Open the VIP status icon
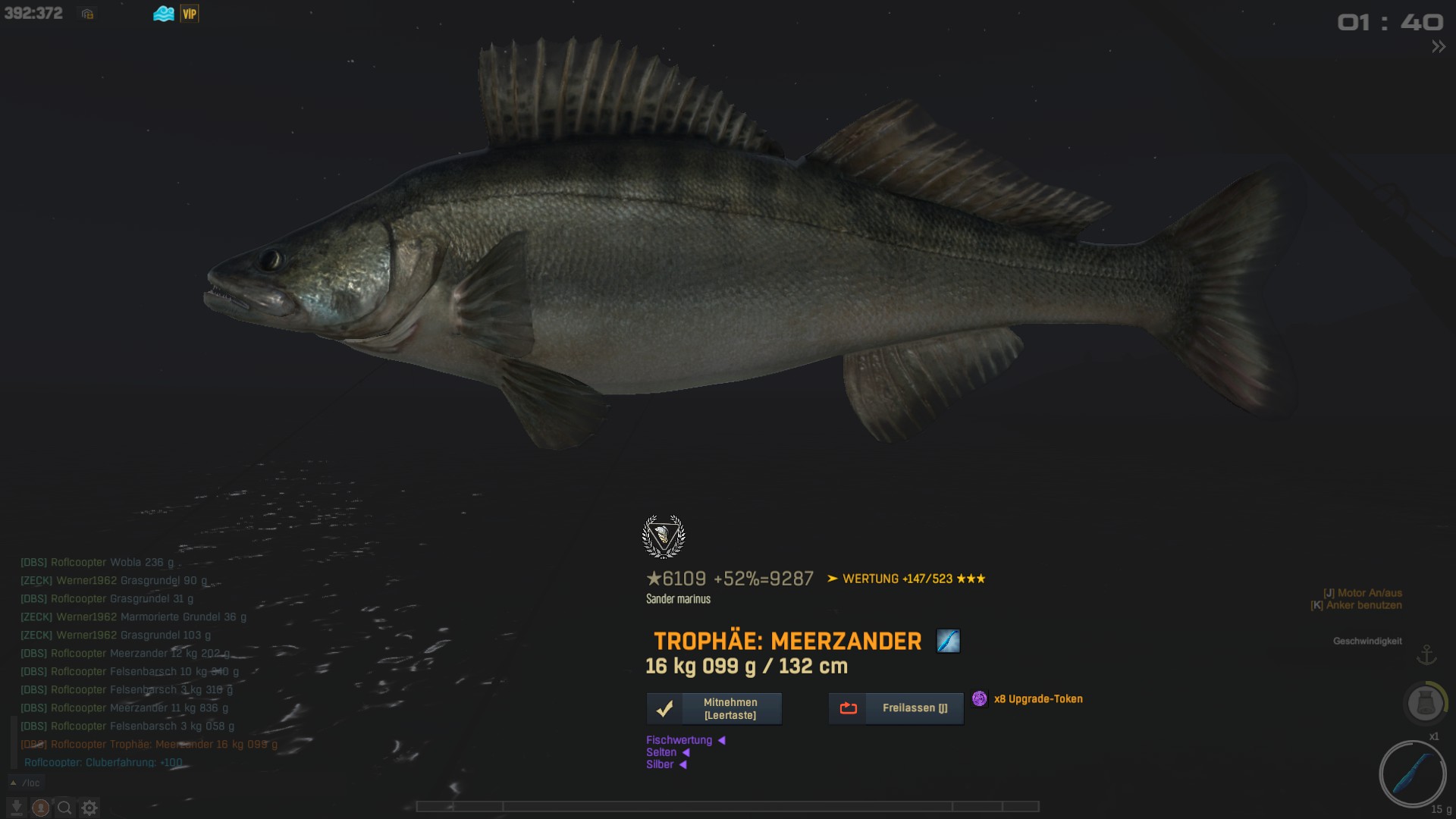Screen dimensions: 1456x819 (x=190, y=14)
